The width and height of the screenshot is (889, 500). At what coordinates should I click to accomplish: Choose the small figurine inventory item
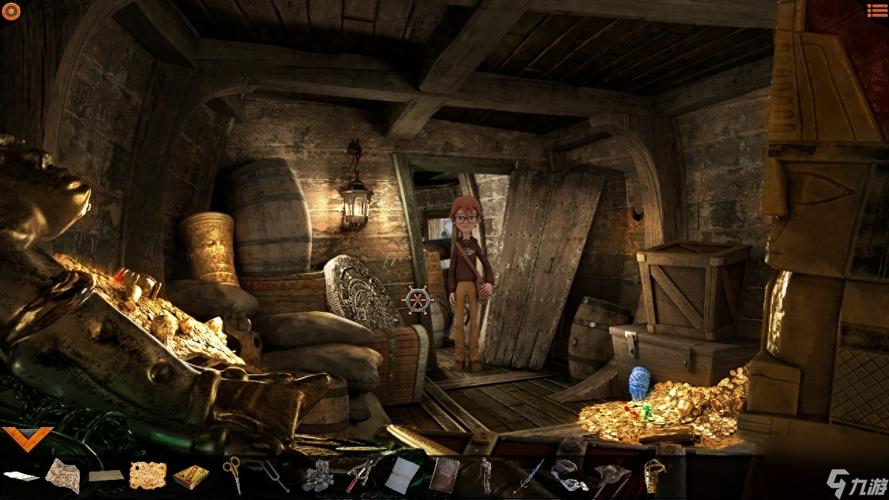(x=486, y=473)
